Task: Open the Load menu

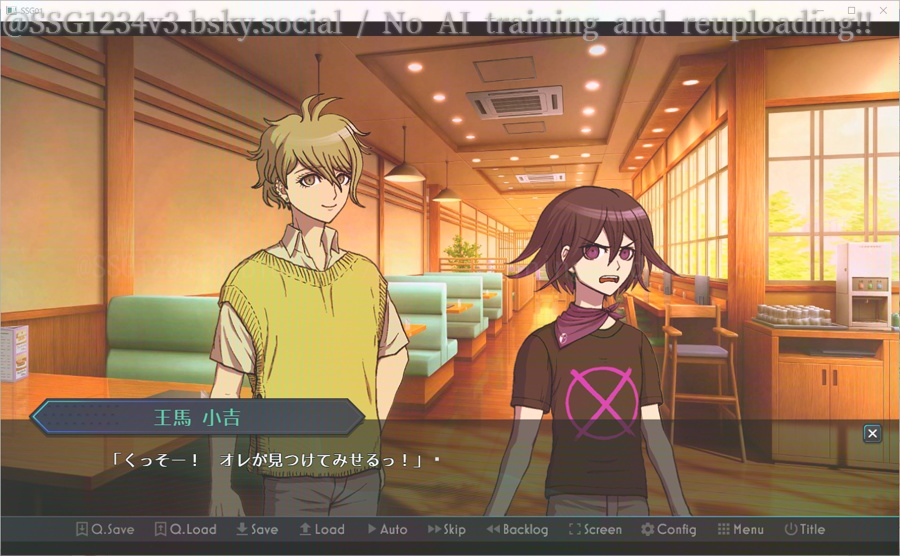Action: tap(321, 530)
